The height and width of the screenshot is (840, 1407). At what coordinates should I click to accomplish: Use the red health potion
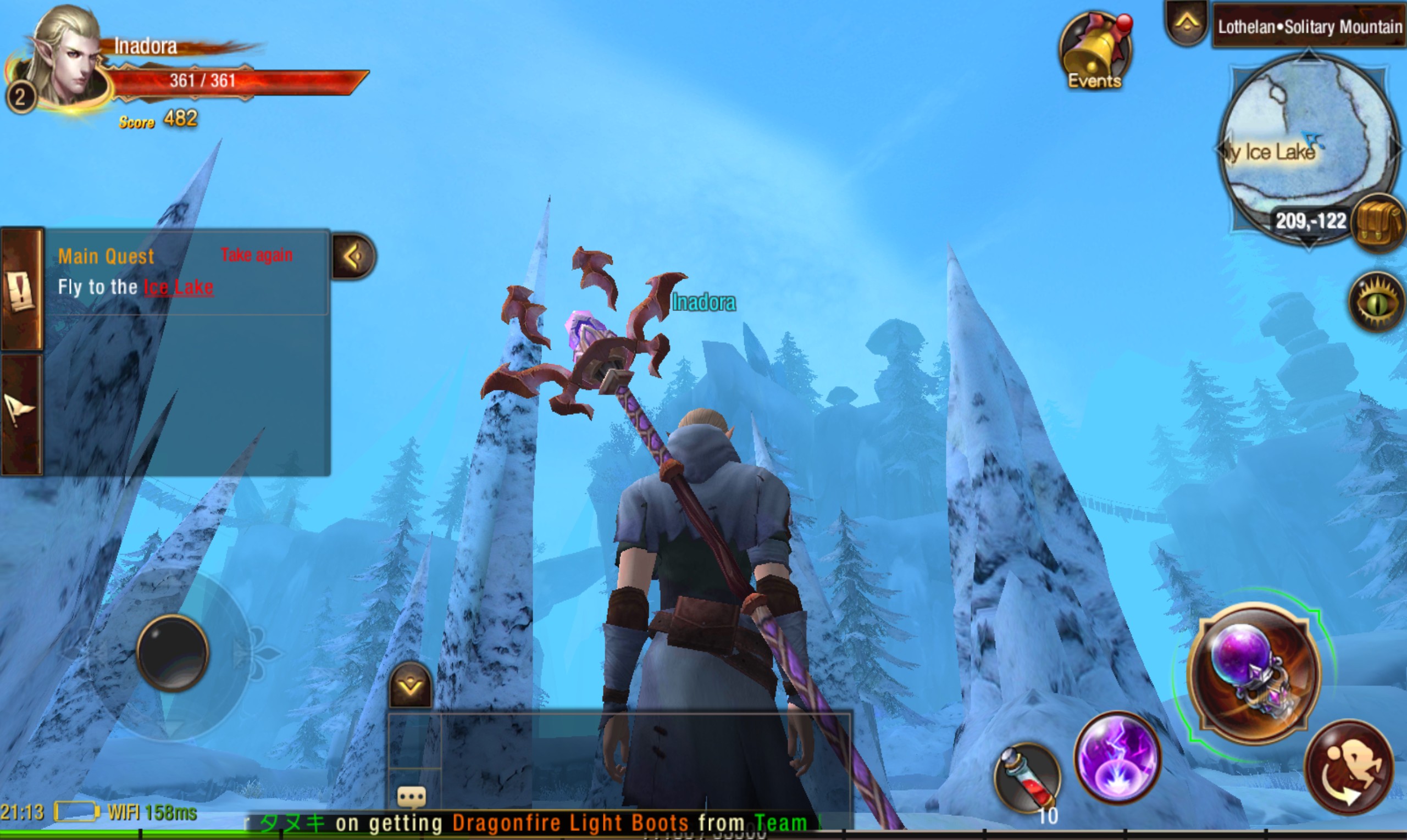coord(1027,777)
